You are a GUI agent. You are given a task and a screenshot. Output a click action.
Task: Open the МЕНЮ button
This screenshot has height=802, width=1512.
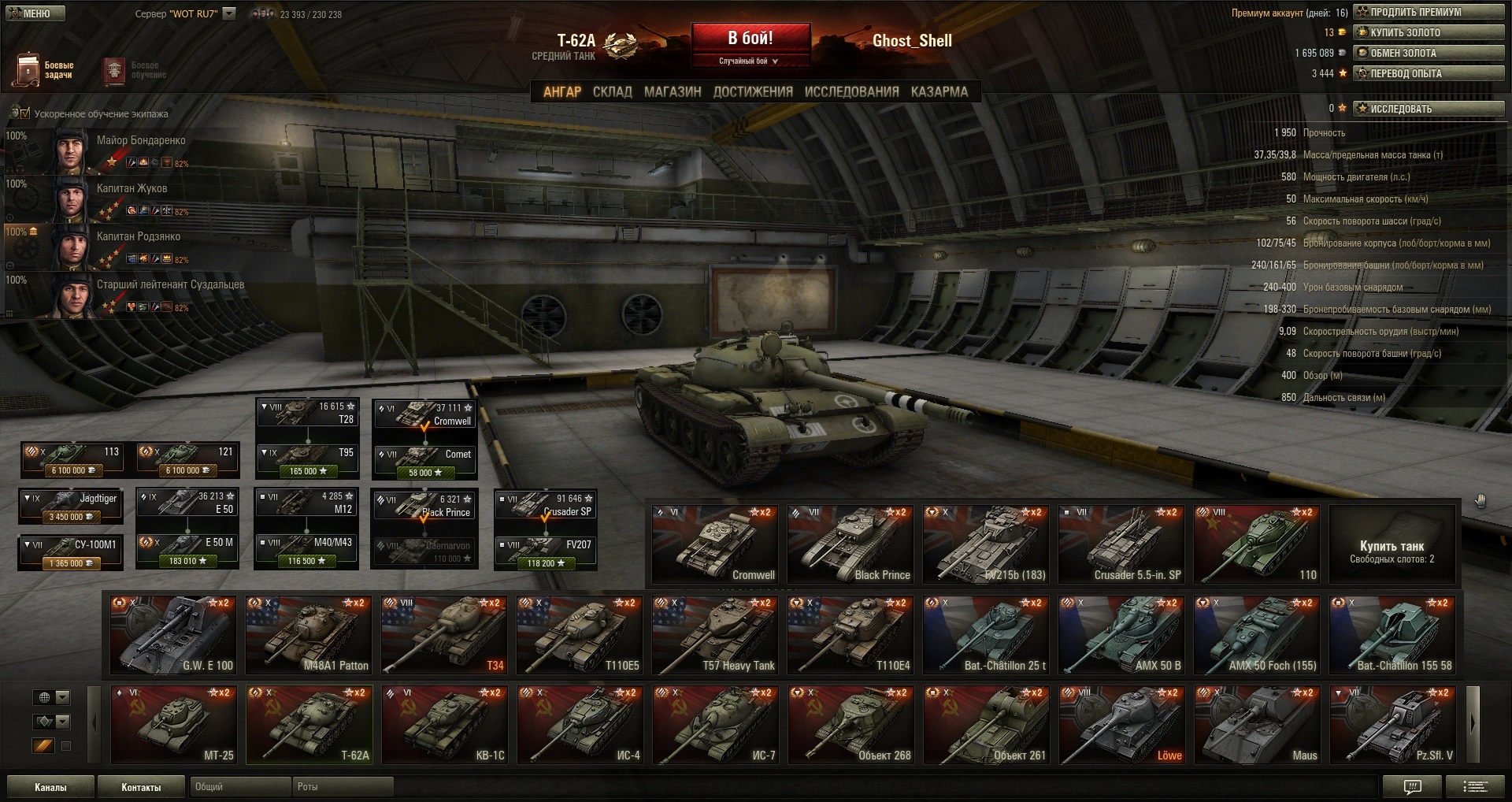[33, 13]
